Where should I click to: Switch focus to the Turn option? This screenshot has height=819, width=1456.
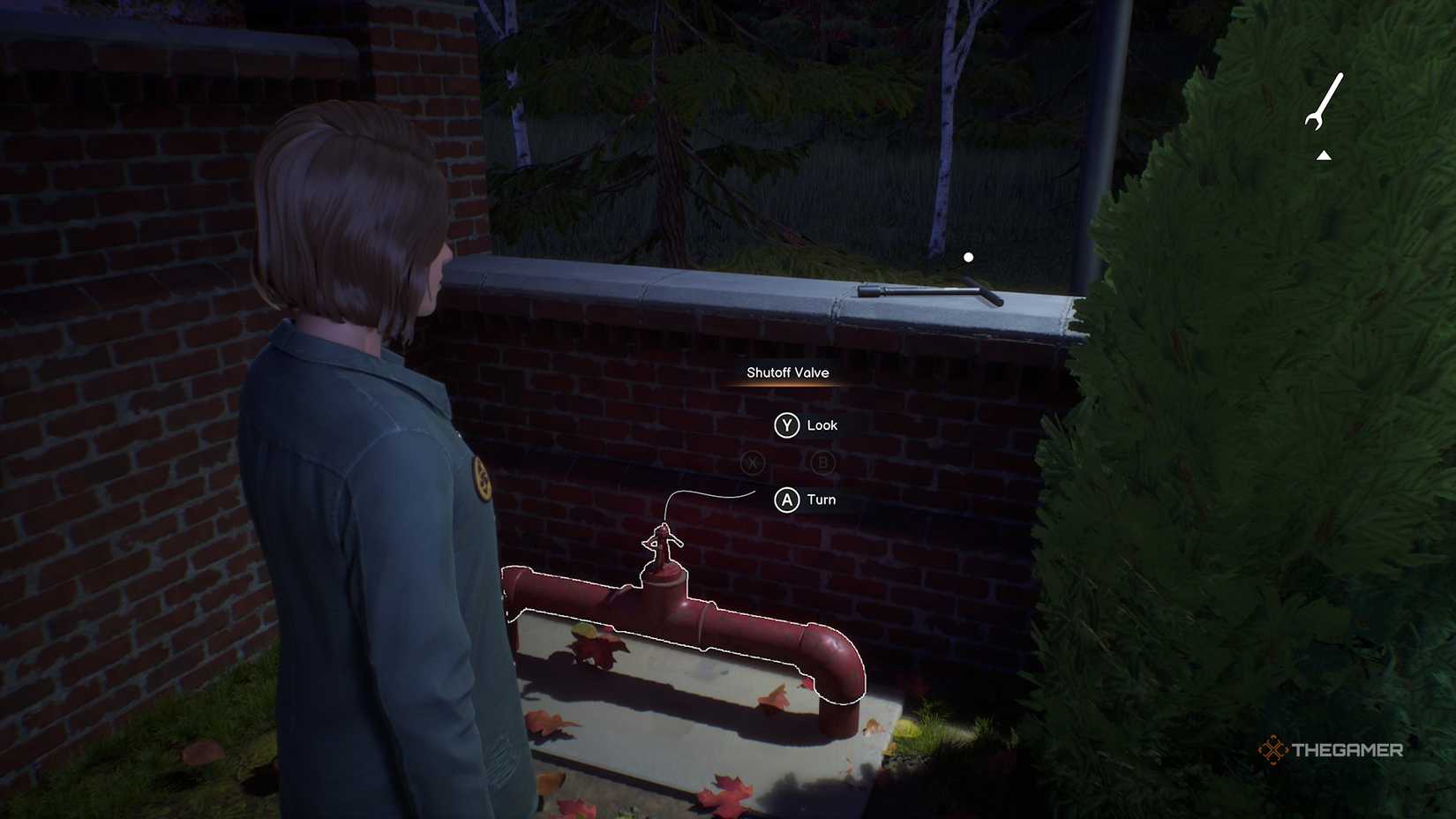pos(821,500)
